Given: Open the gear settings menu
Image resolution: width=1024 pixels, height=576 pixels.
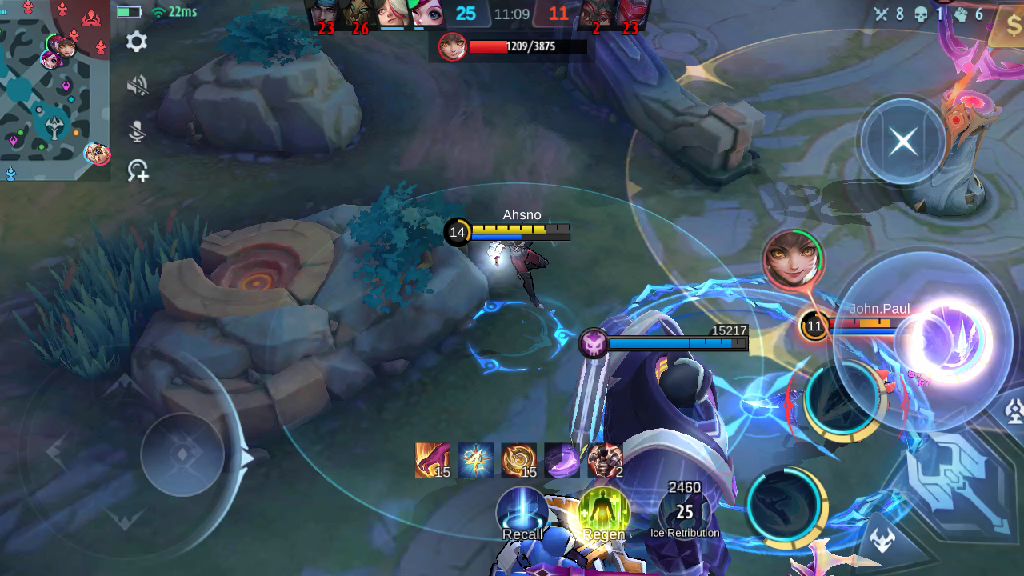Looking at the screenshot, I should [x=137, y=42].
